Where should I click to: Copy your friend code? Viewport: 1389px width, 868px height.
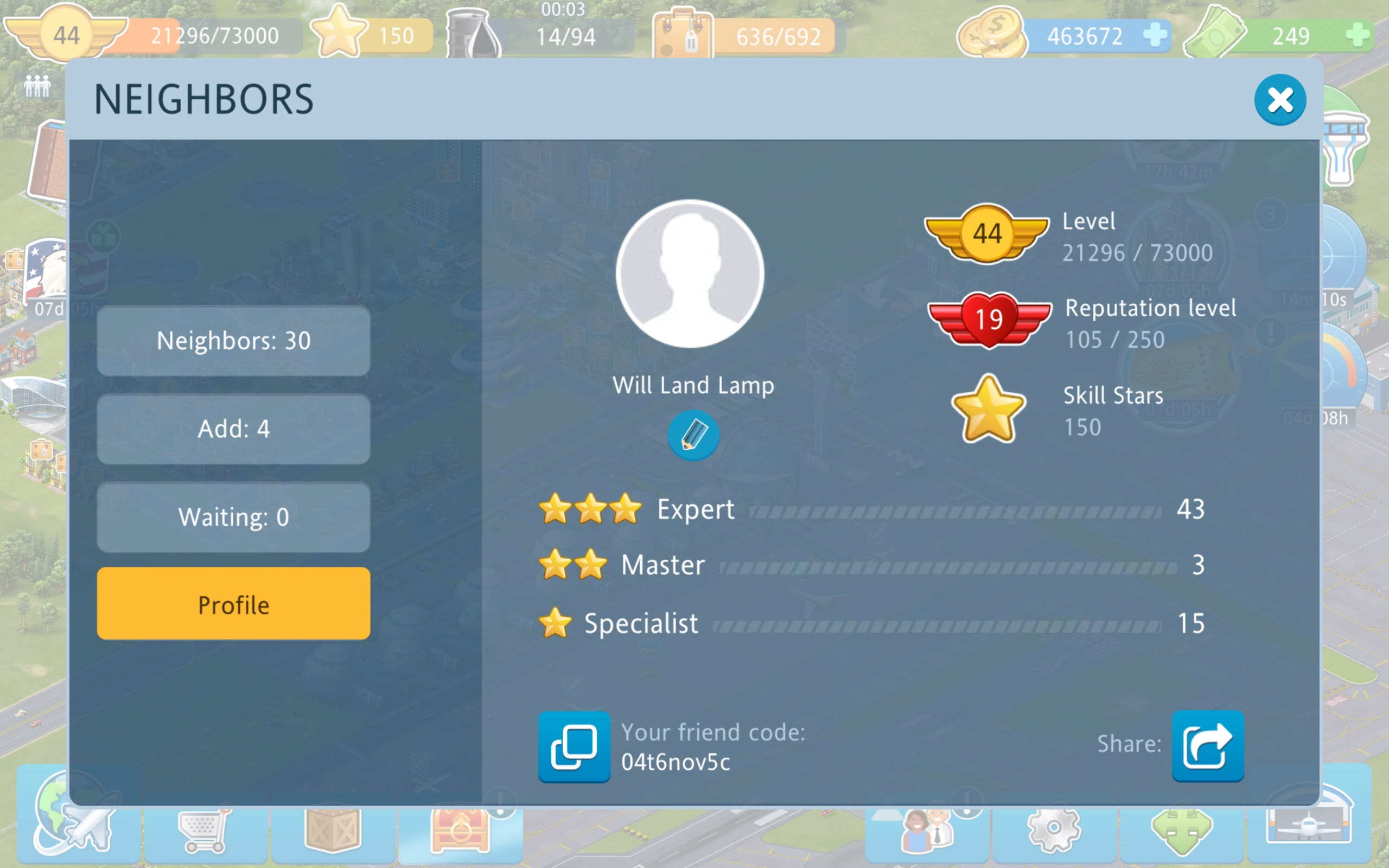coord(574,746)
